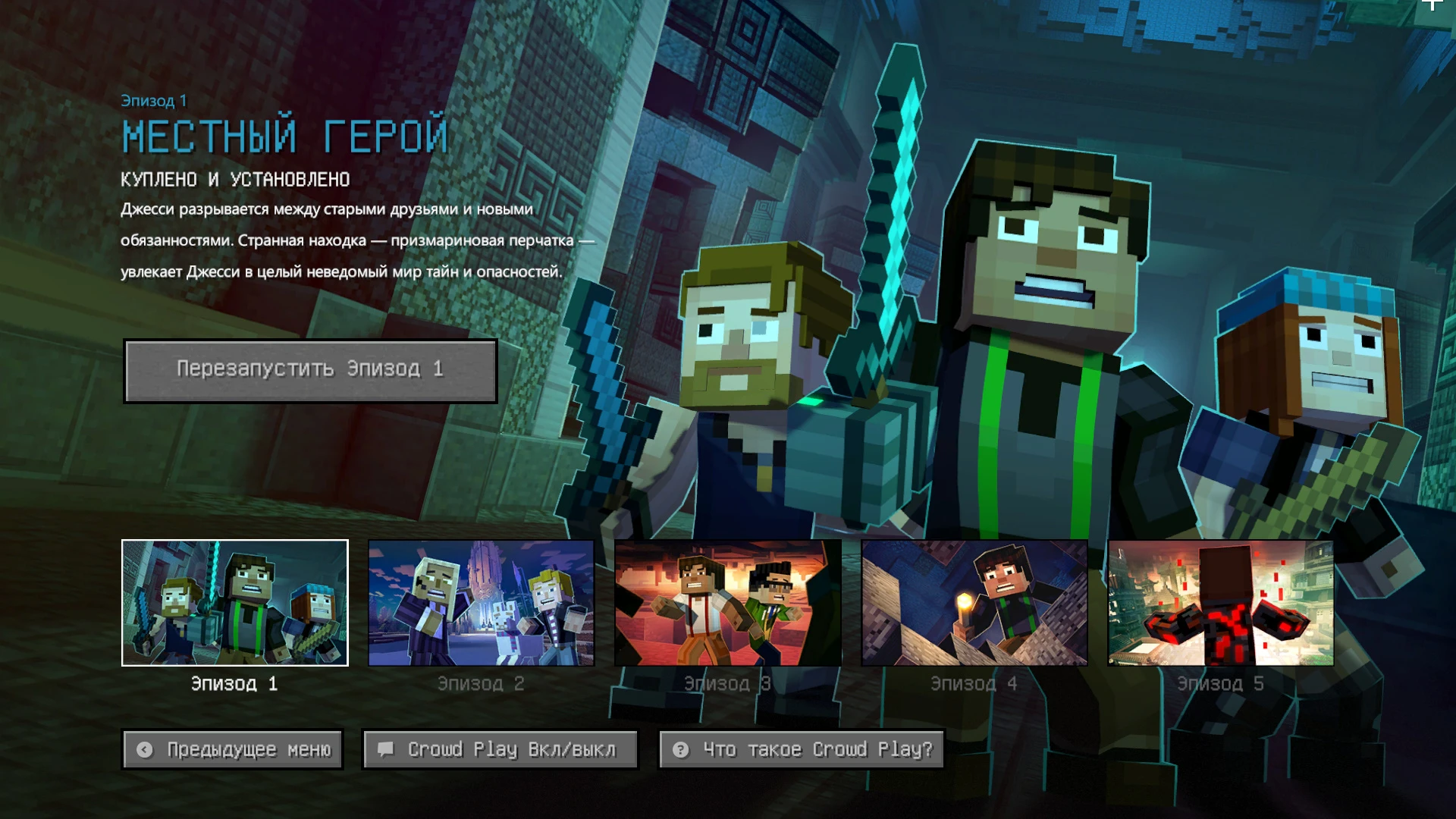The height and width of the screenshot is (819, 1456).
Task: Click the Эпизод 5 label
Action: tap(1220, 683)
